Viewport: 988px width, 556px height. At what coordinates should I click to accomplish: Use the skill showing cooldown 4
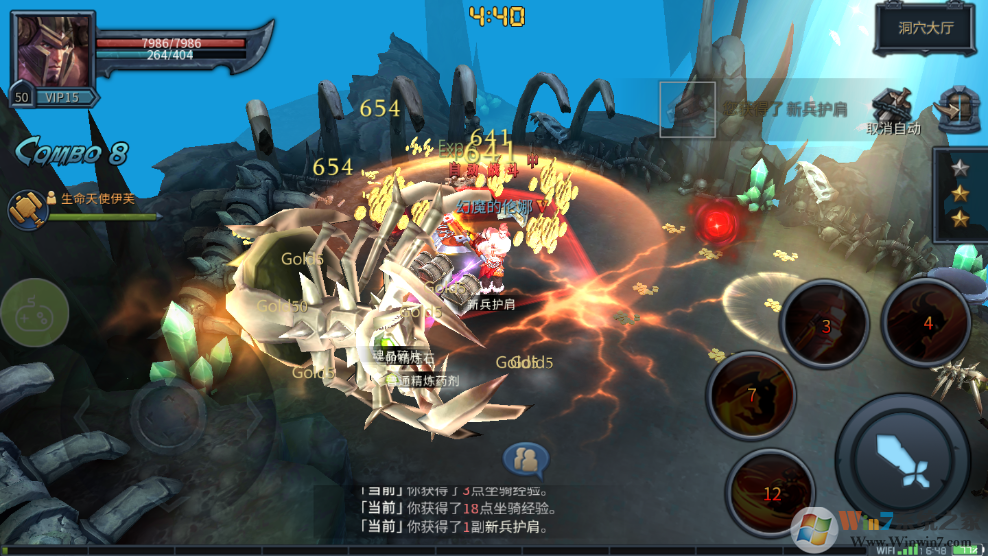point(927,322)
